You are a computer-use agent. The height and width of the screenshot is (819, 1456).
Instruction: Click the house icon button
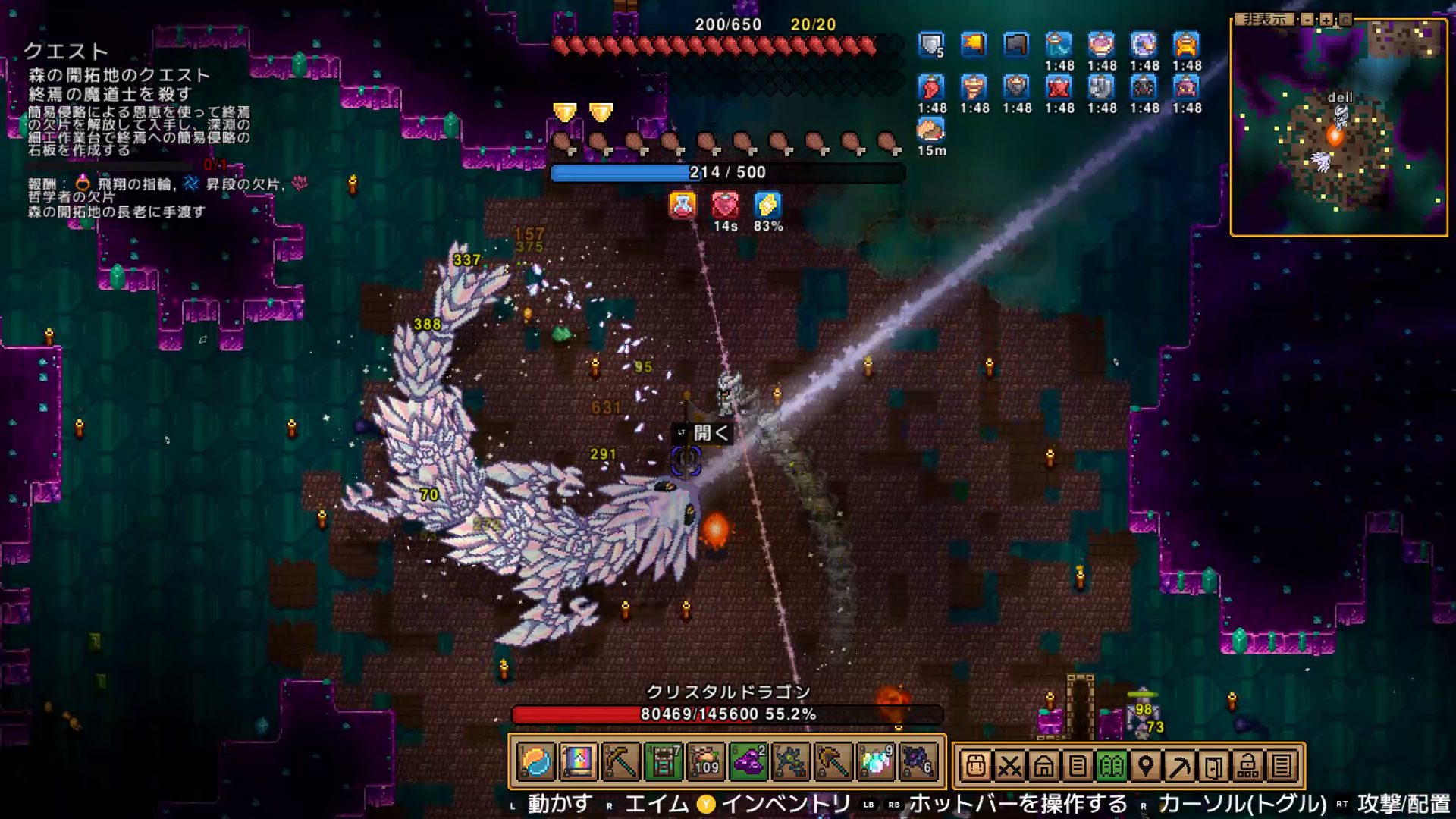[x=1043, y=766]
